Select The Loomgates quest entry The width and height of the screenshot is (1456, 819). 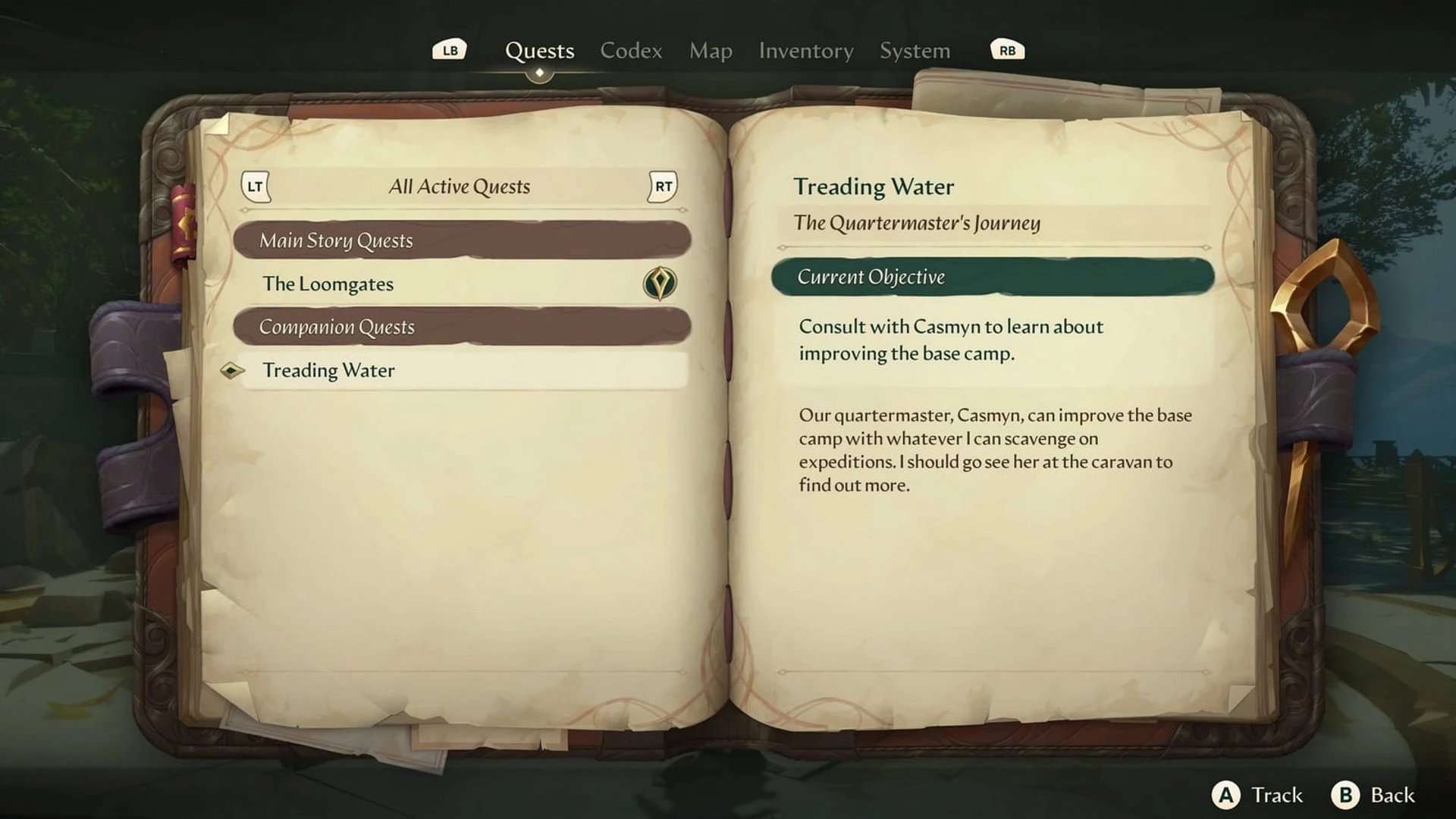[328, 284]
